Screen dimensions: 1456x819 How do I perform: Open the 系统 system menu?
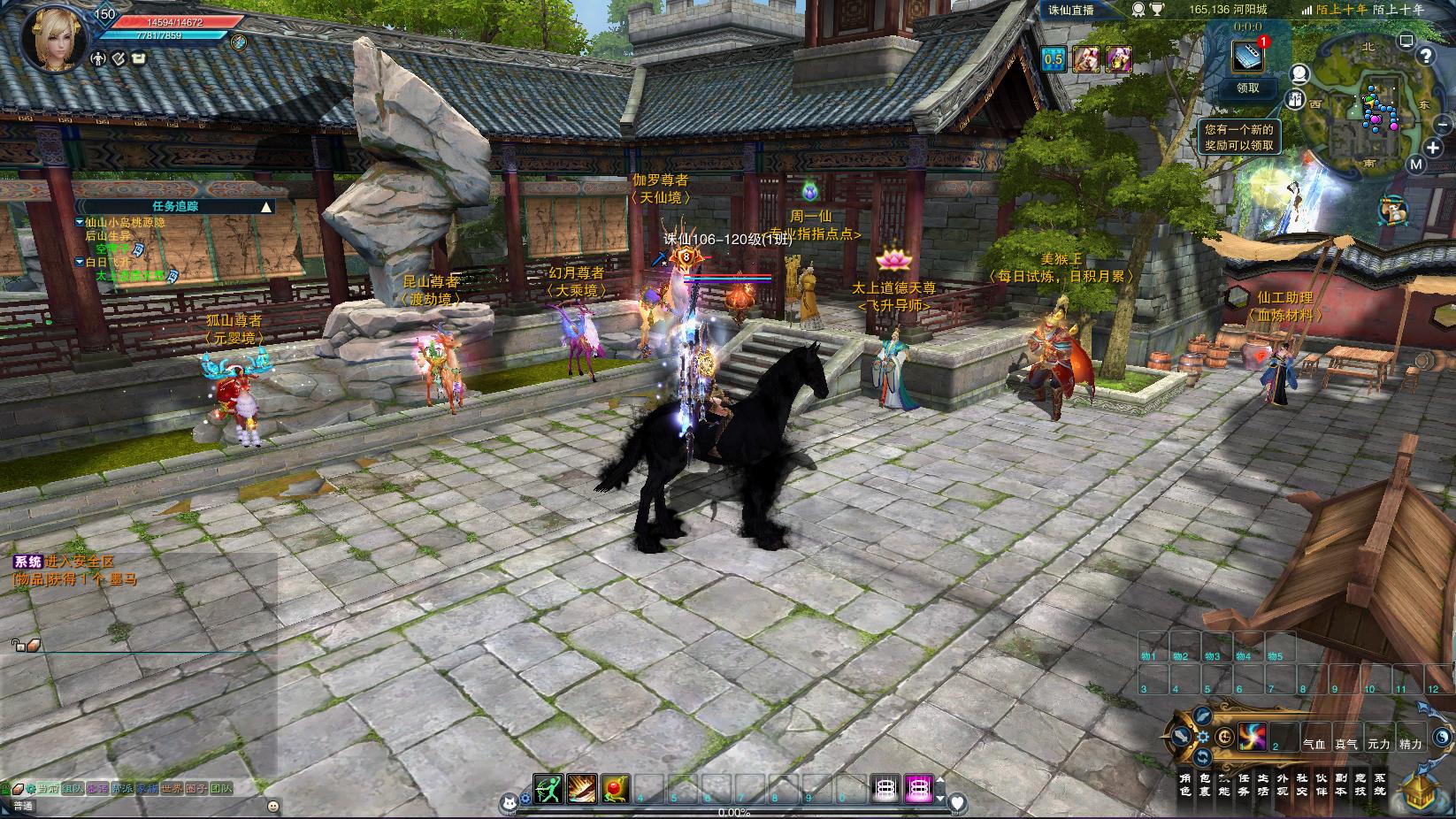pyautogui.click(x=1380, y=785)
